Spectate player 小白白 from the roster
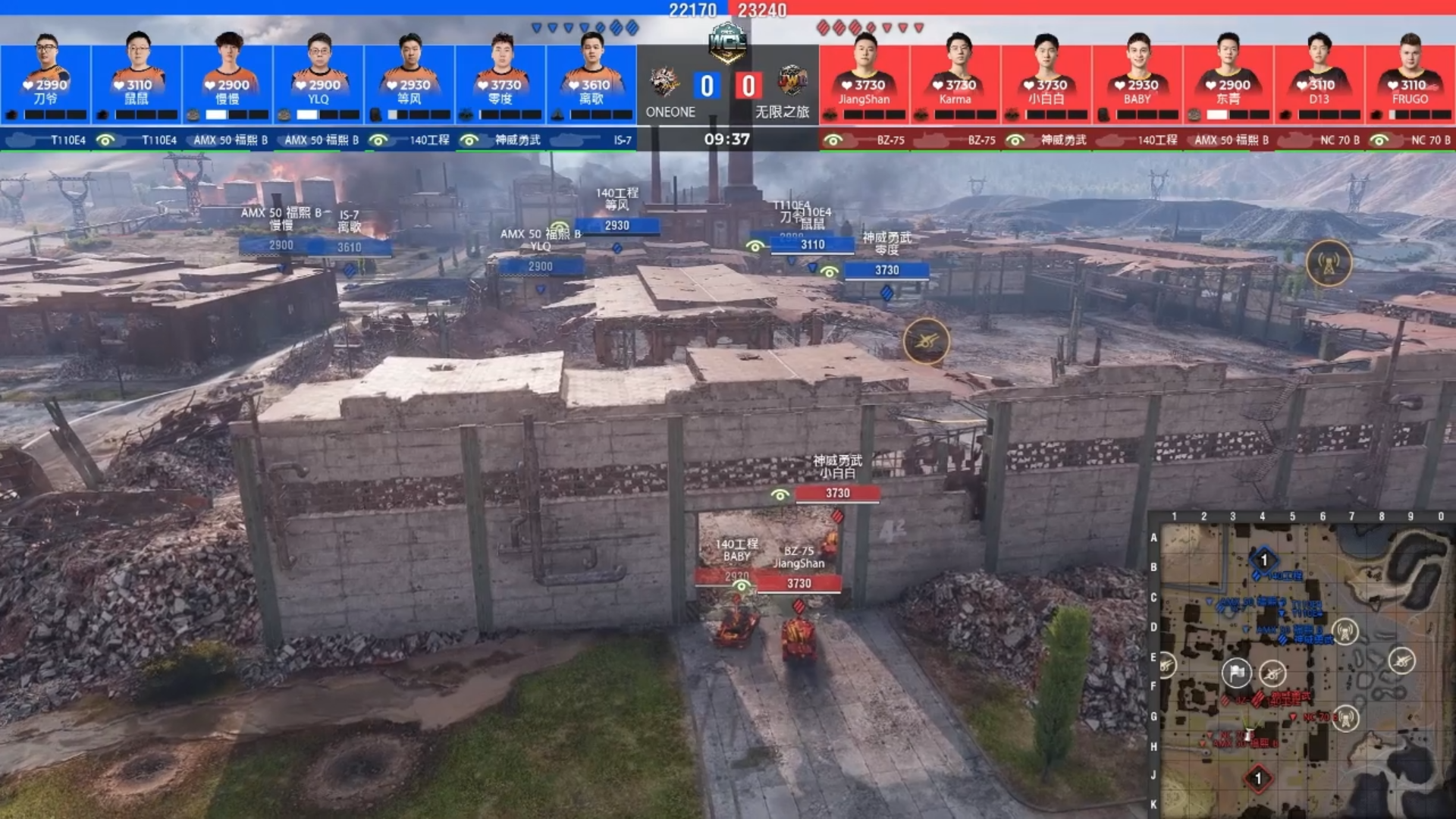Image resolution: width=1456 pixels, height=819 pixels. pos(1046,77)
